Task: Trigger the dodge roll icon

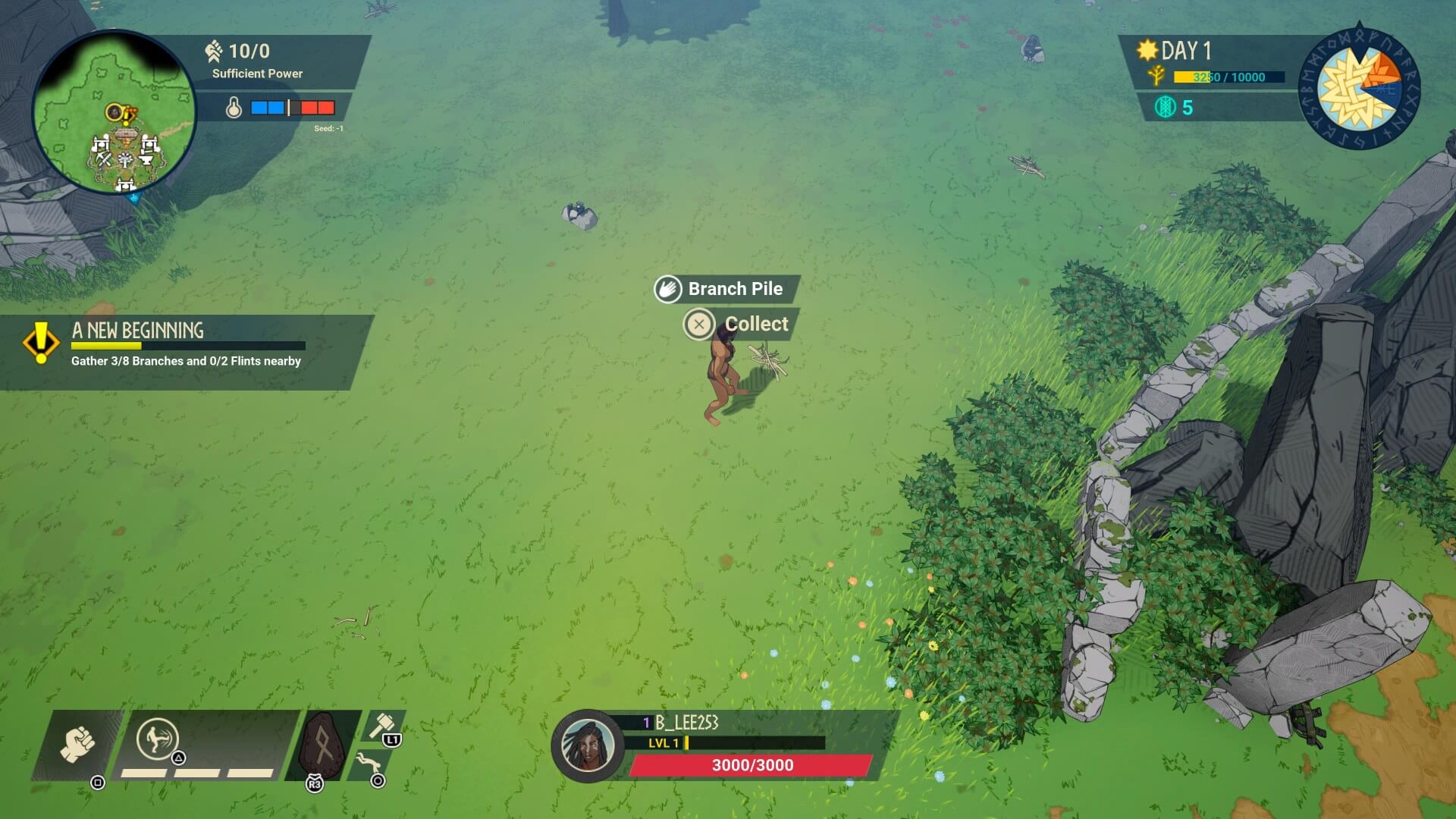Action: (x=369, y=762)
